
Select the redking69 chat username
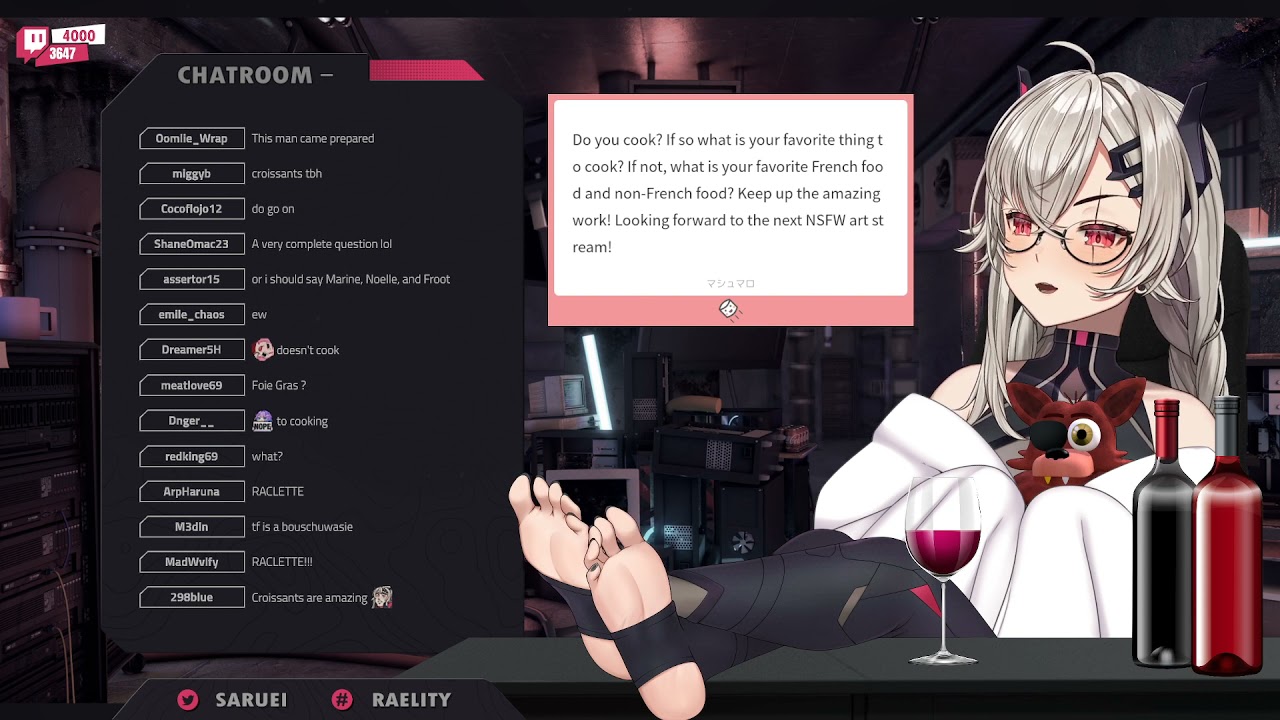[x=191, y=457]
